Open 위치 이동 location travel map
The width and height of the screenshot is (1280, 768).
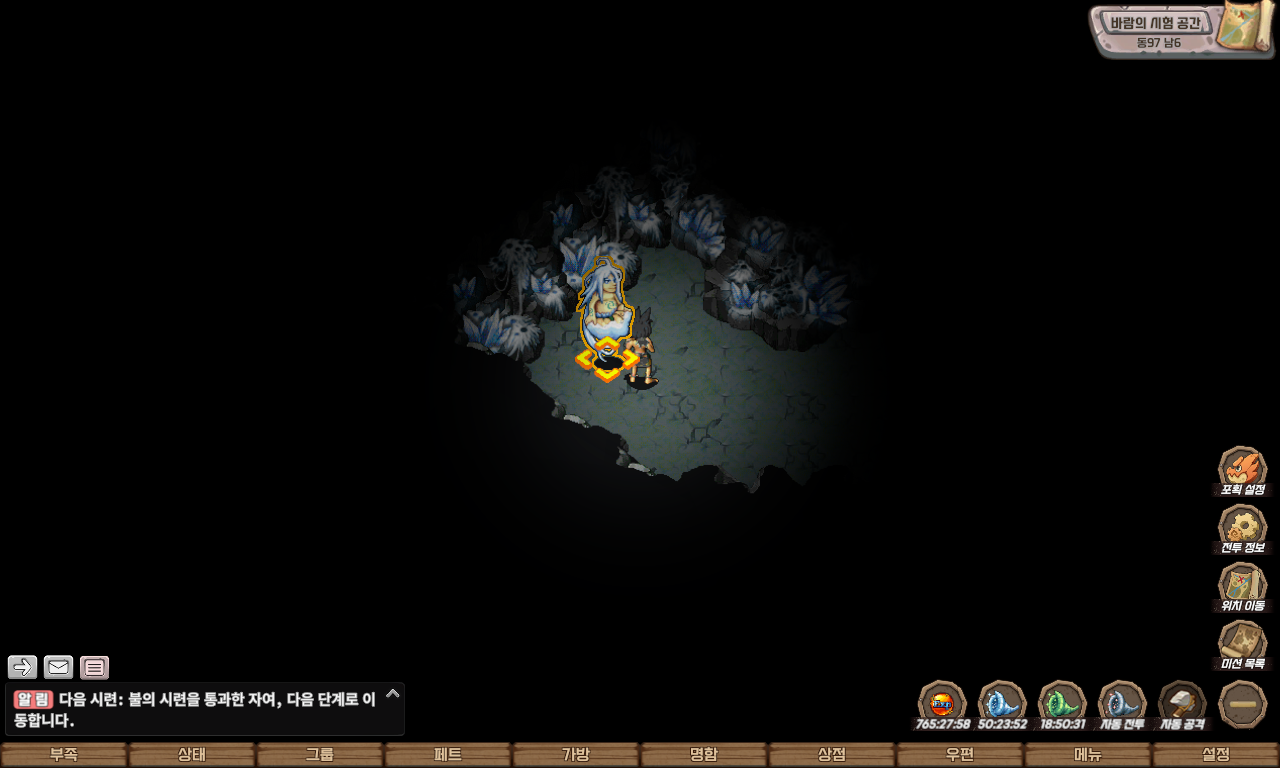coord(1243,586)
